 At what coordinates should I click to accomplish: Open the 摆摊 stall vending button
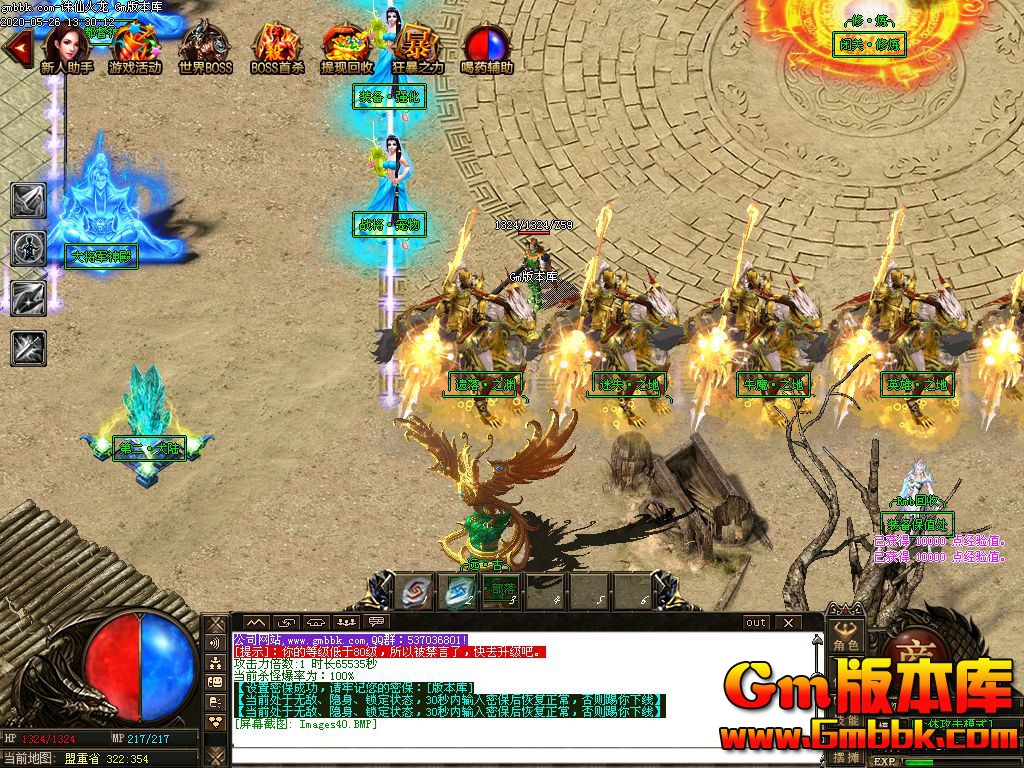coord(847,758)
